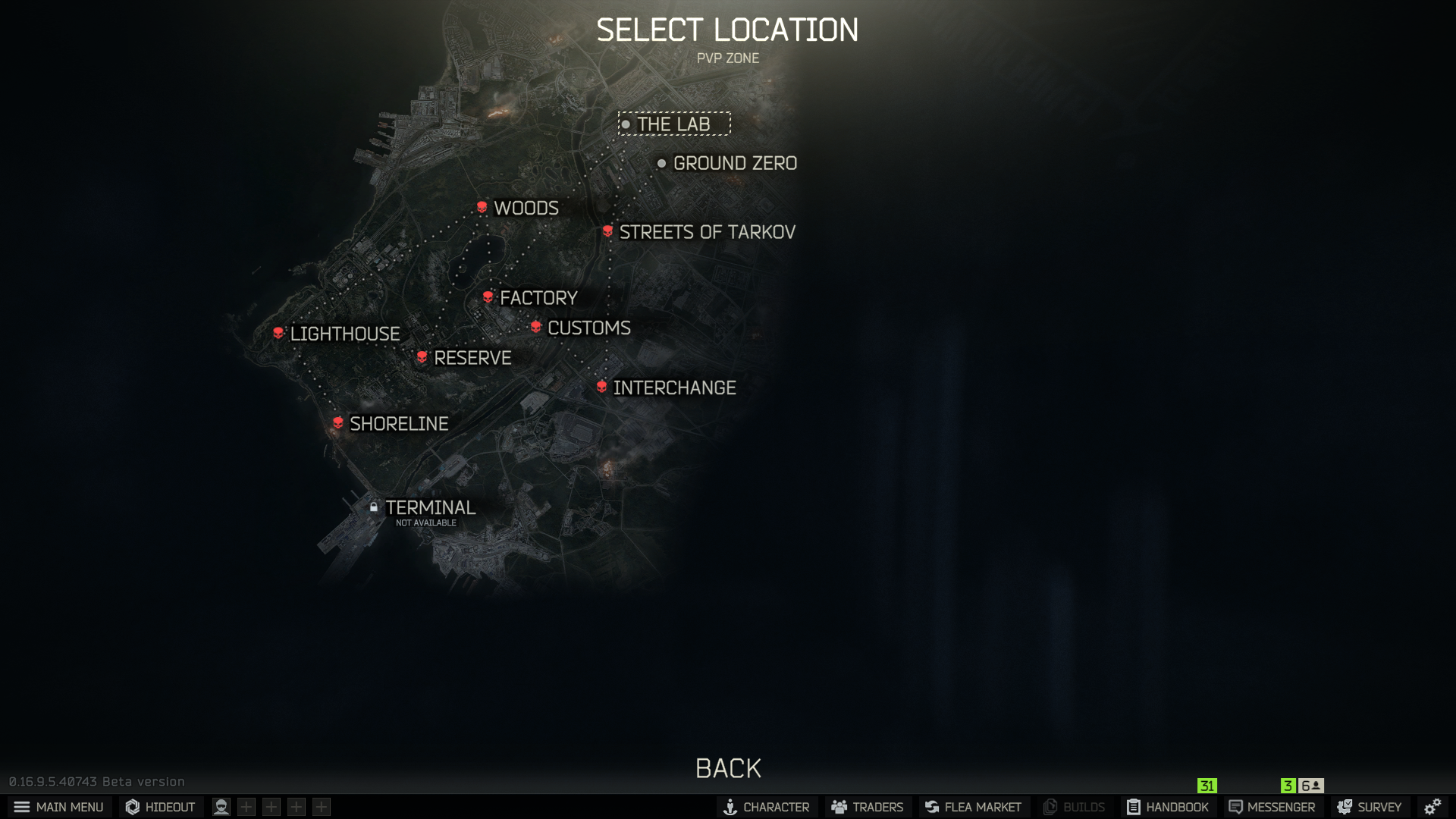Click the locked Terminal location
The image size is (1456, 819).
tap(429, 508)
